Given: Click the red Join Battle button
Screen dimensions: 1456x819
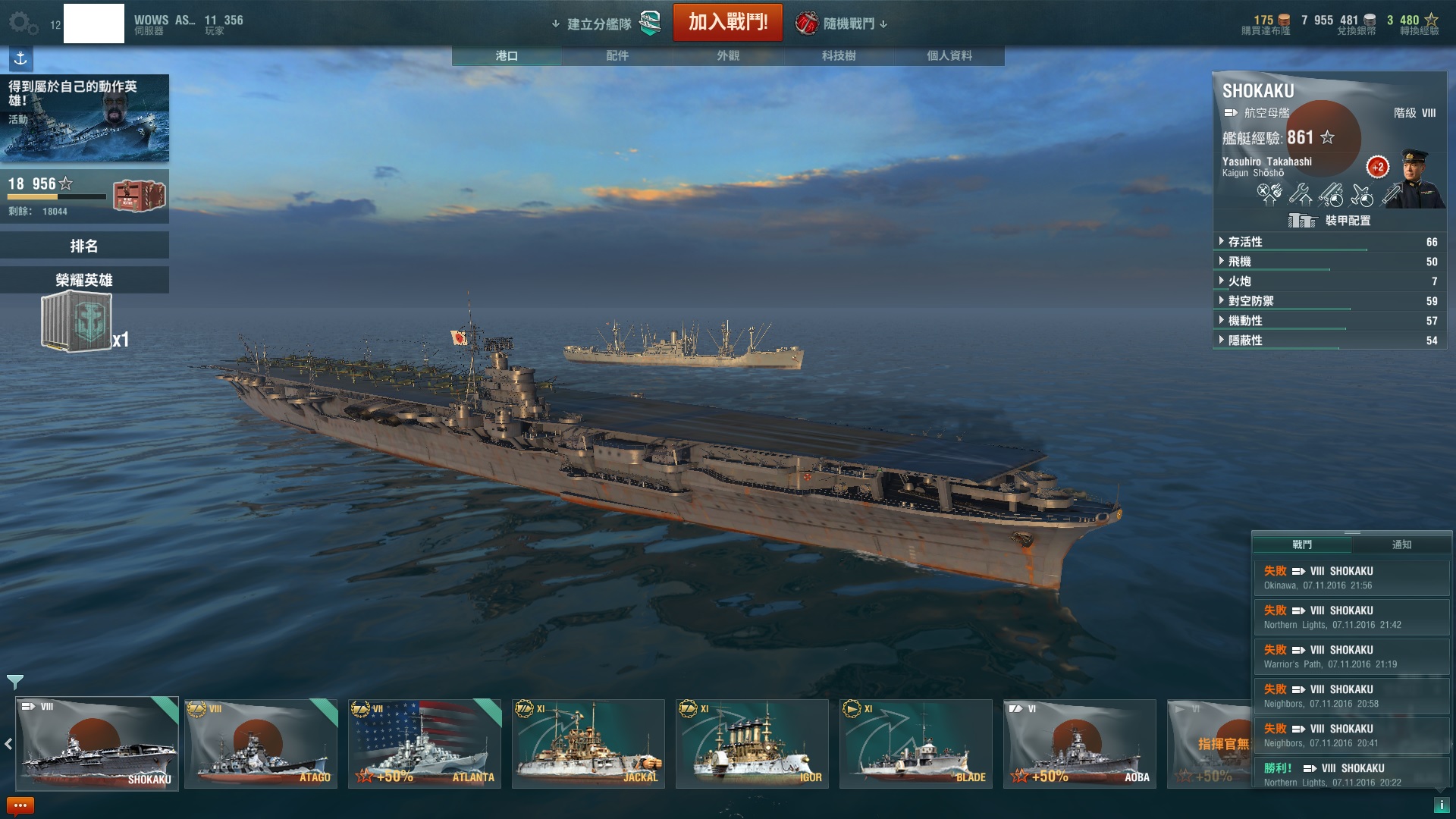Looking at the screenshot, I should point(727,23).
